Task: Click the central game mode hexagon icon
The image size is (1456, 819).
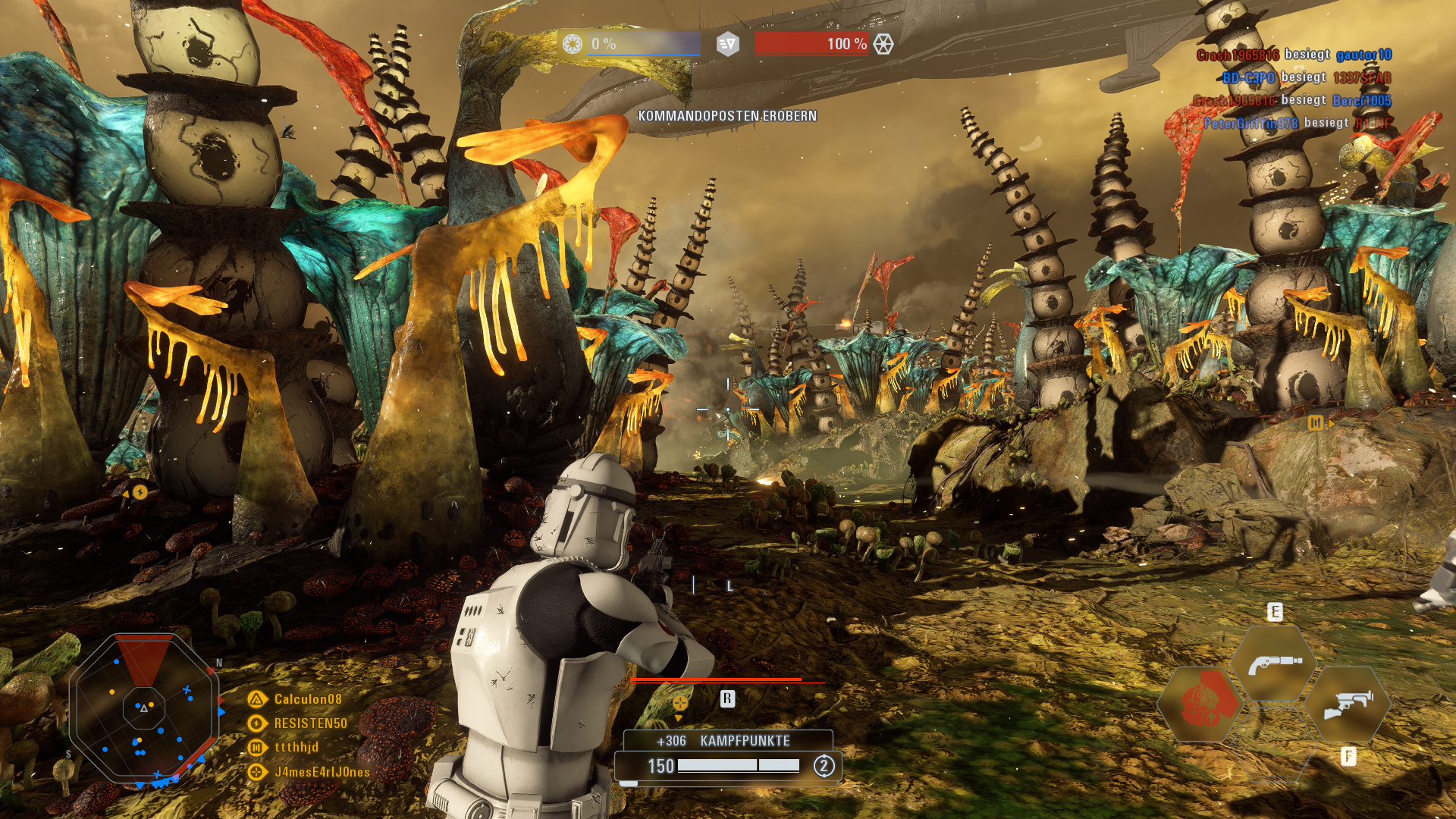Action: point(727,44)
